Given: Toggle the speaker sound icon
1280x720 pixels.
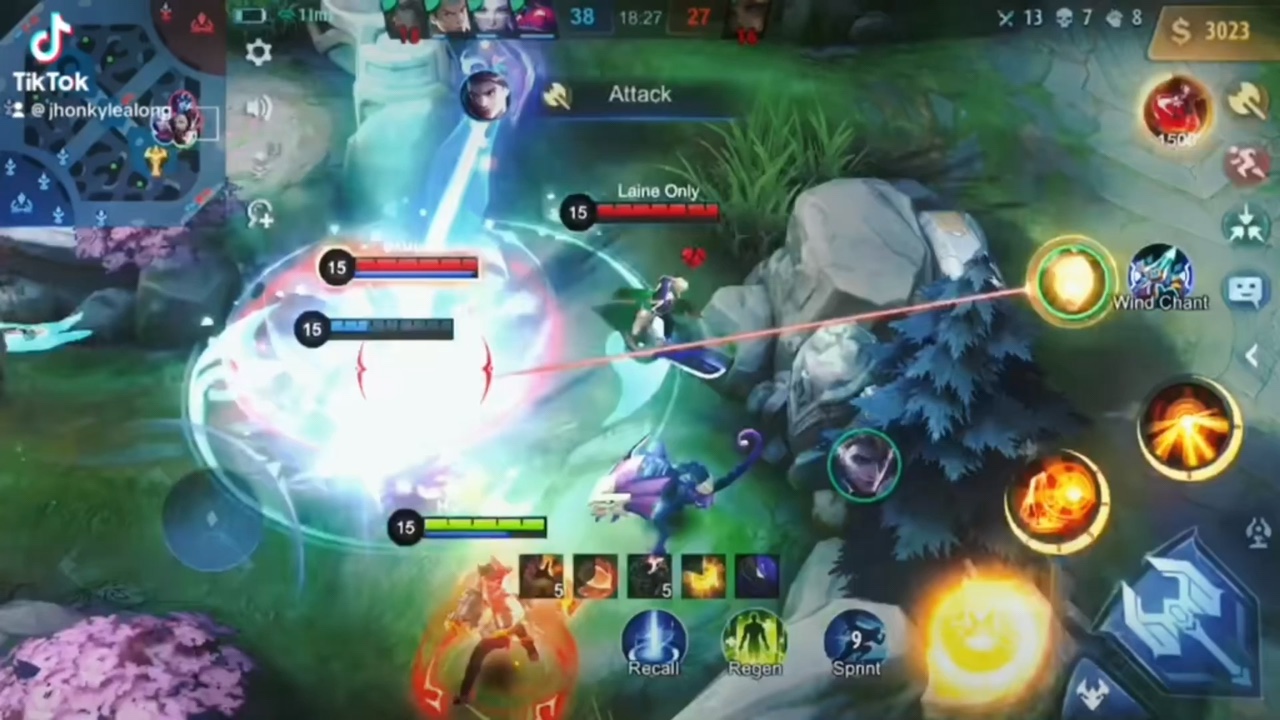Looking at the screenshot, I should (259, 107).
